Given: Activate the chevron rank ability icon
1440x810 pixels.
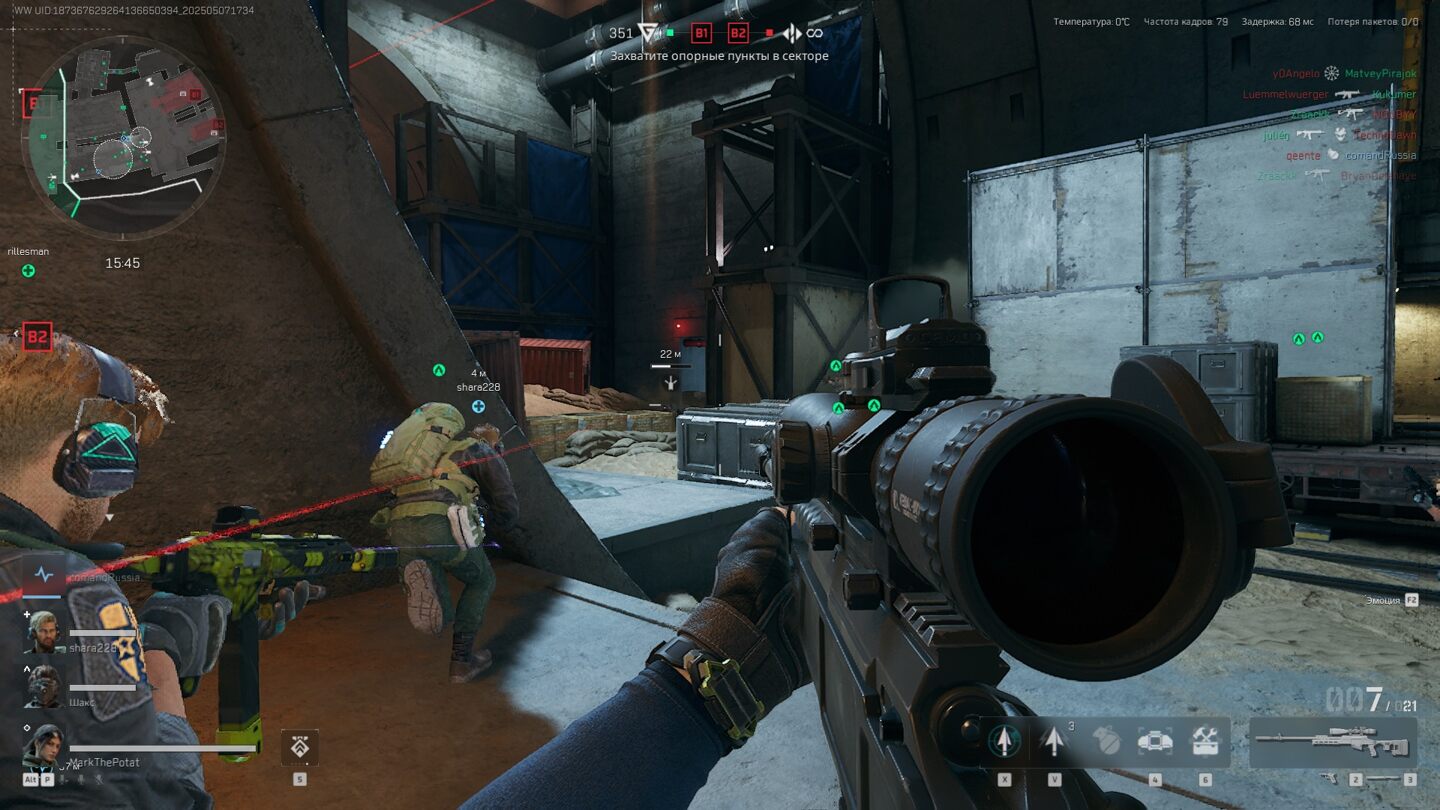Looking at the screenshot, I should [x=299, y=747].
